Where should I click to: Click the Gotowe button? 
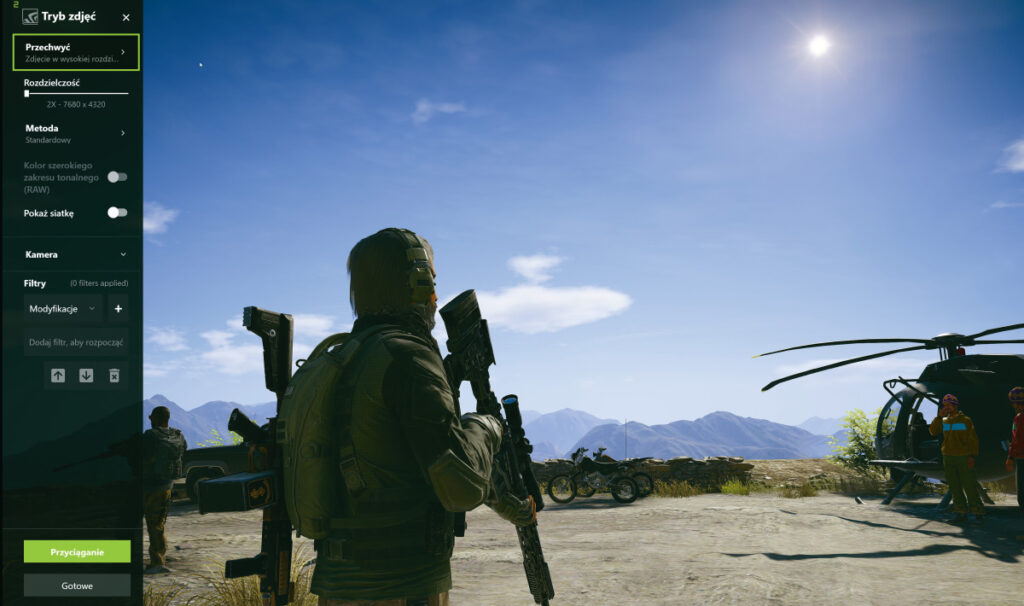point(77,585)
